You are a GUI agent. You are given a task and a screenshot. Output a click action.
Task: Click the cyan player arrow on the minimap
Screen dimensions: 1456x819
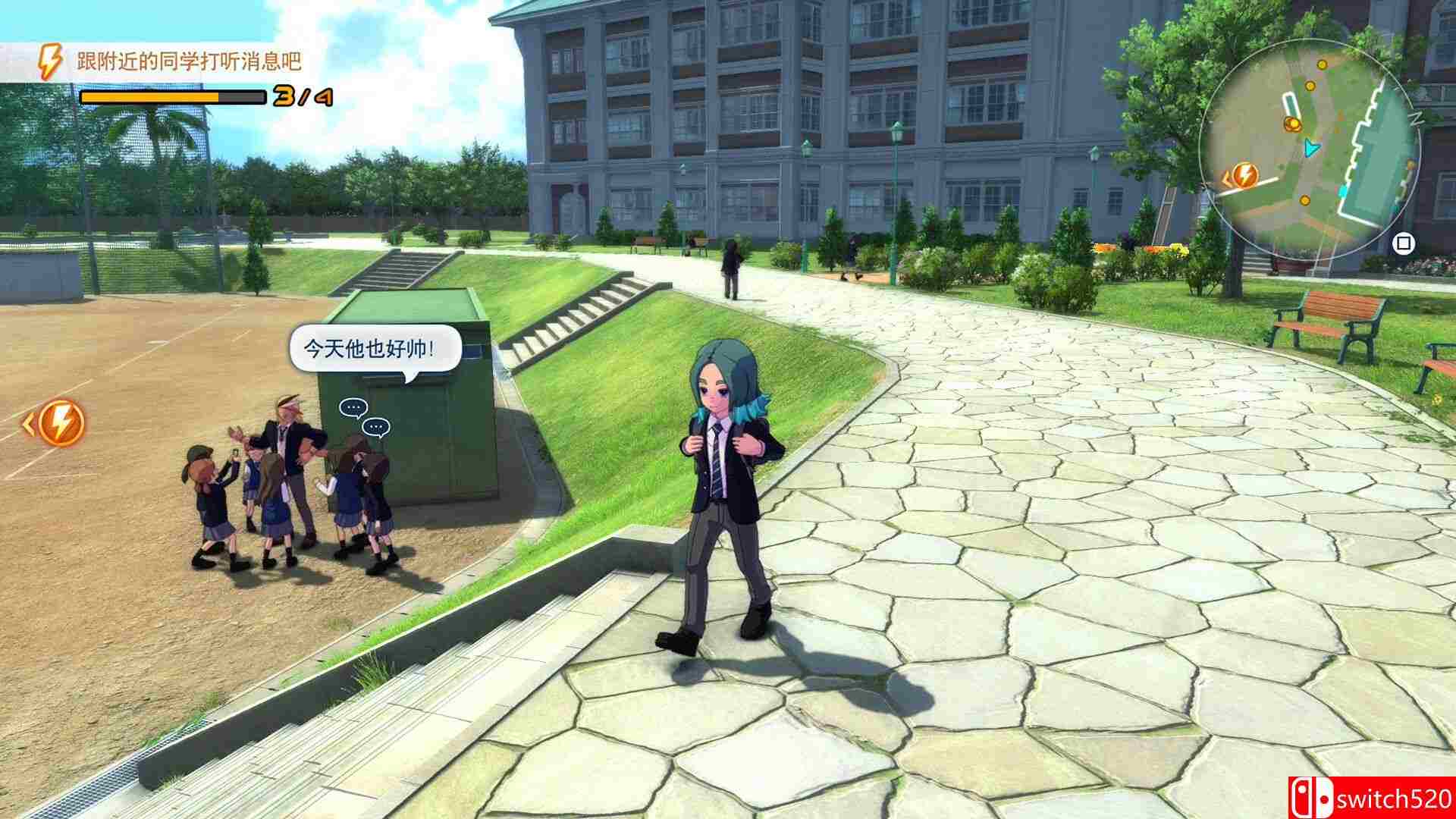tap(1311, 147)
